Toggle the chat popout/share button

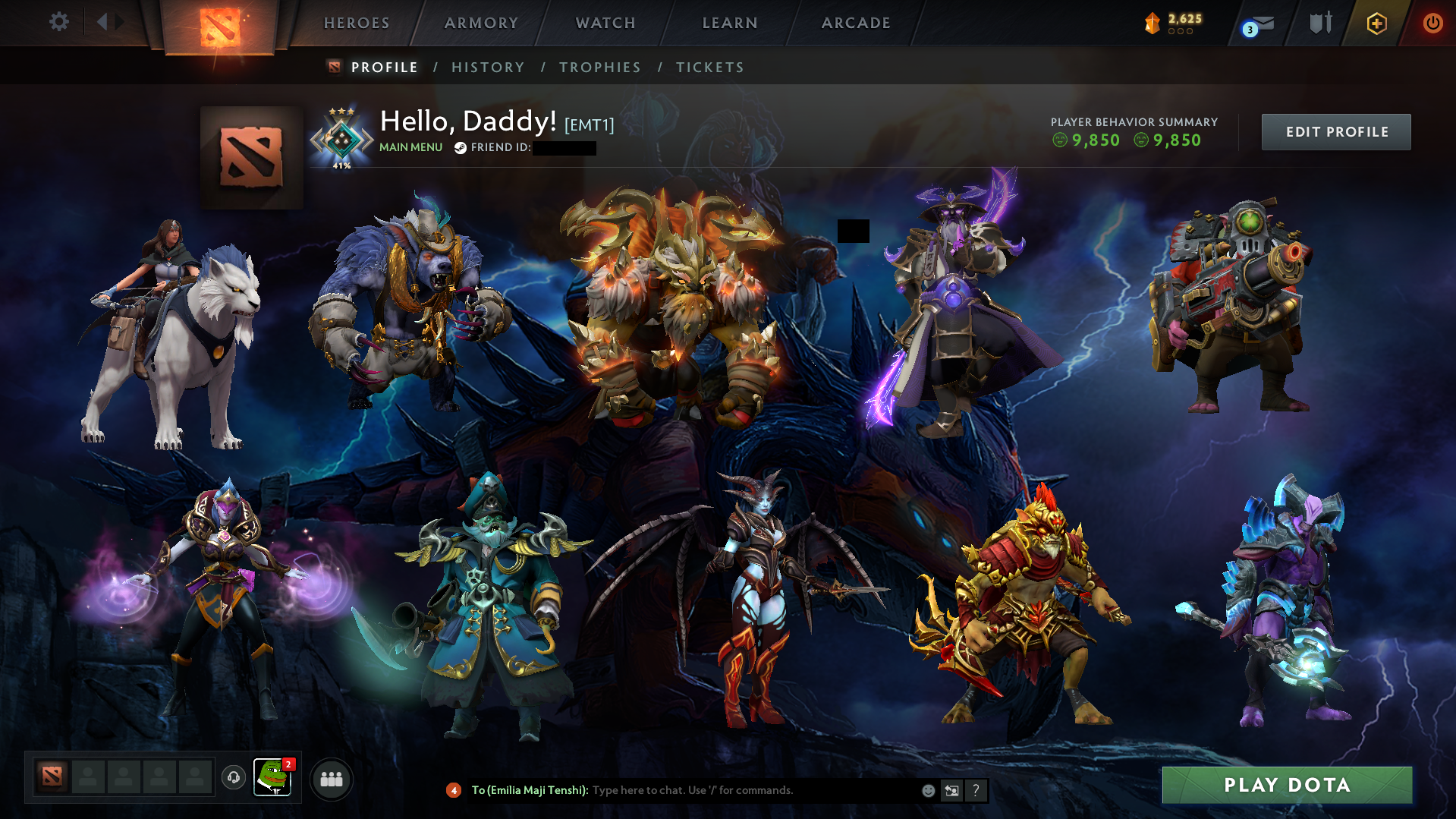tap(952, 790)
